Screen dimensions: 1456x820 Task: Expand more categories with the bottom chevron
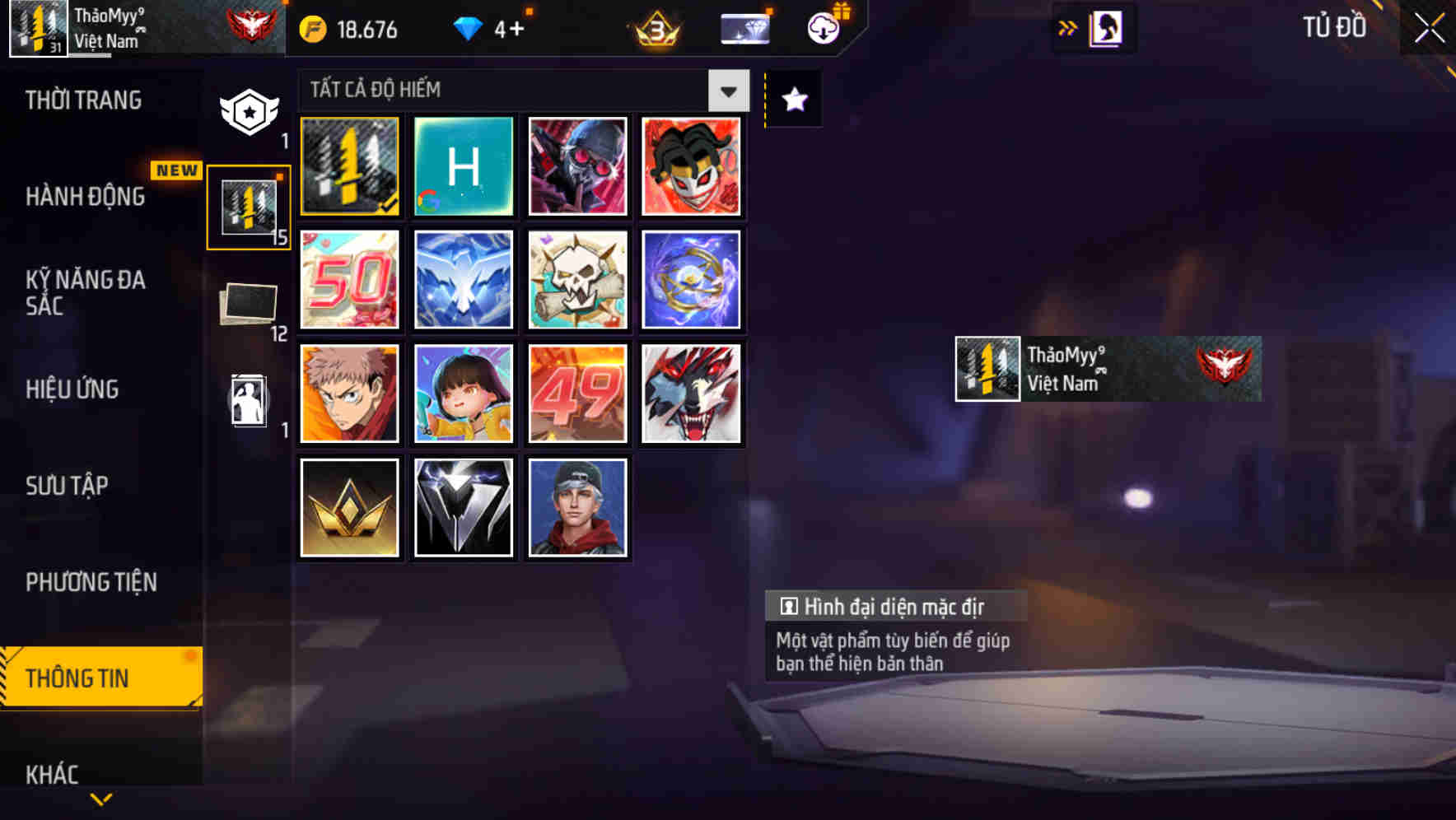click(100, 800)
